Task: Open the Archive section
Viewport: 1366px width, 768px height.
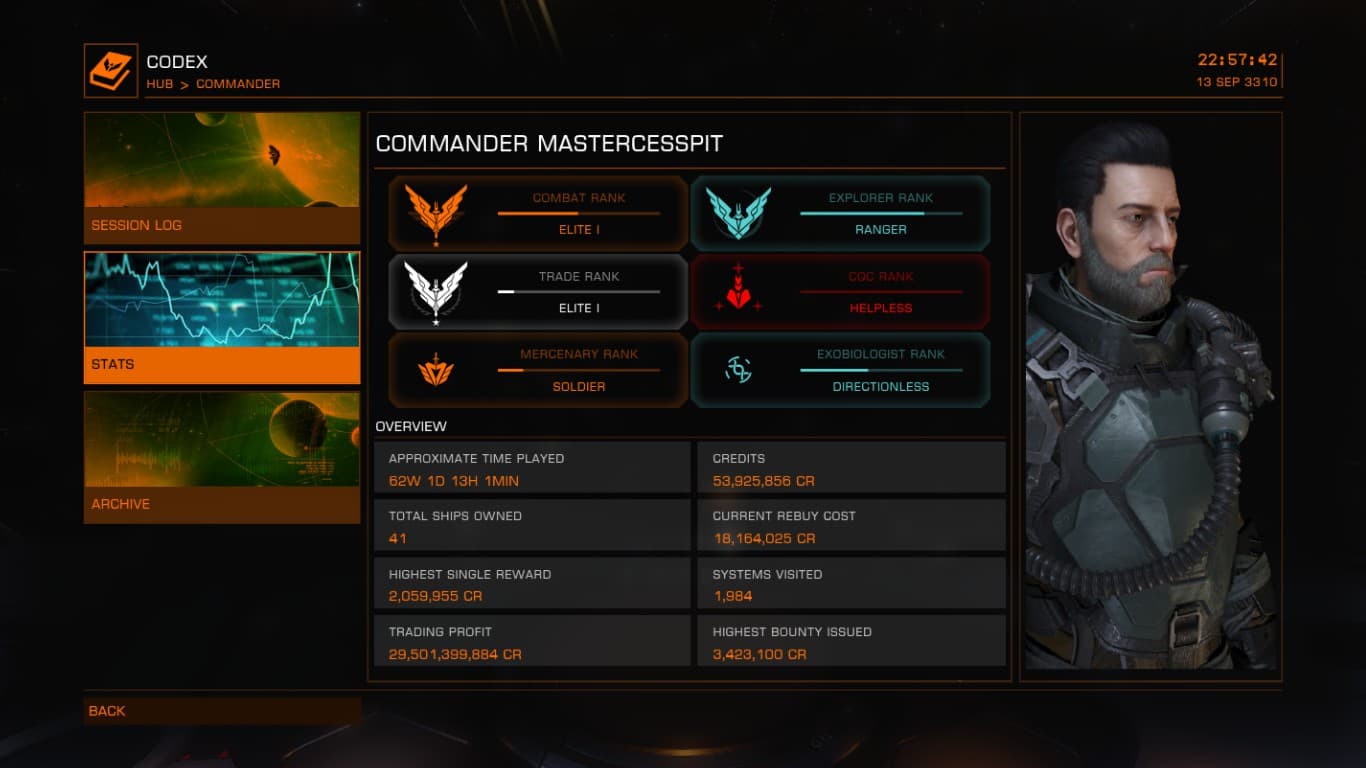Action: coord(221,457)
